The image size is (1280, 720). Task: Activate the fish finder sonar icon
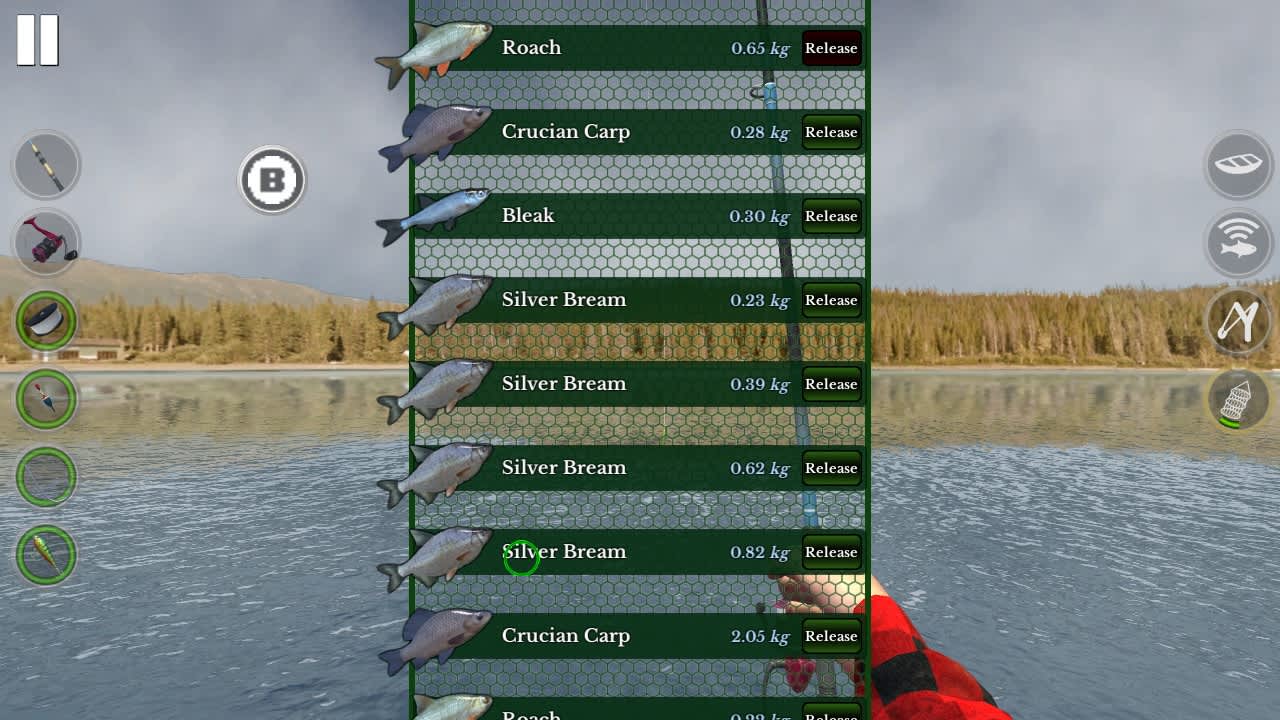[1238, 243]
